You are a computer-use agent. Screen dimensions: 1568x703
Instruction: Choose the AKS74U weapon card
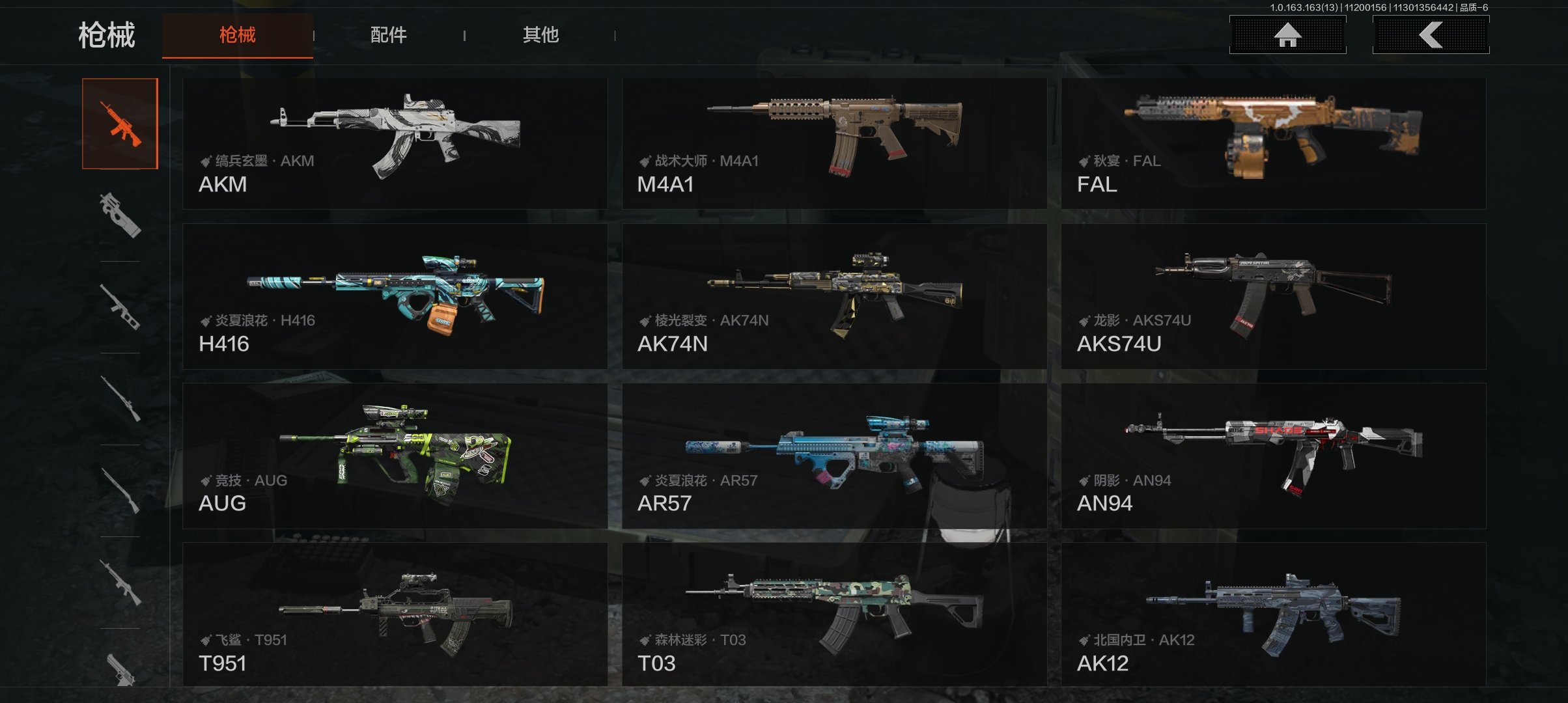(1273, 297)
